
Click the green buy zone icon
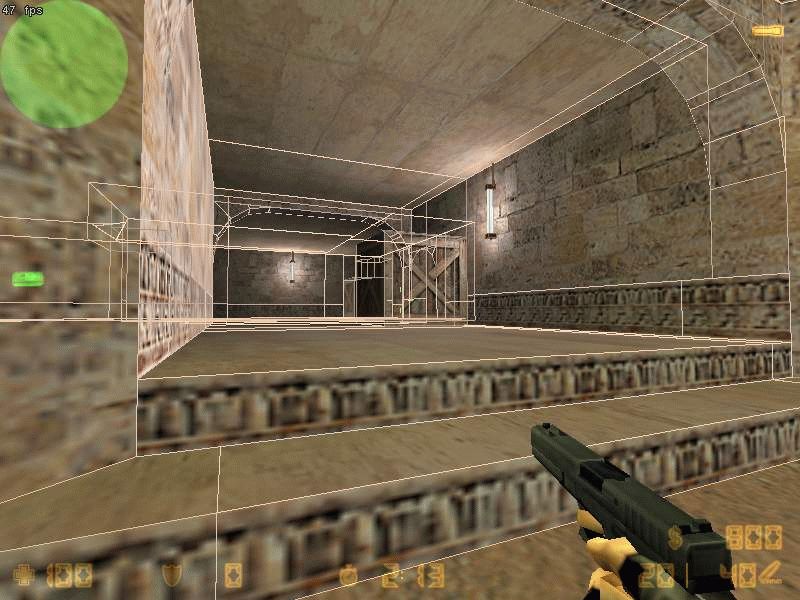pos(27,278)
